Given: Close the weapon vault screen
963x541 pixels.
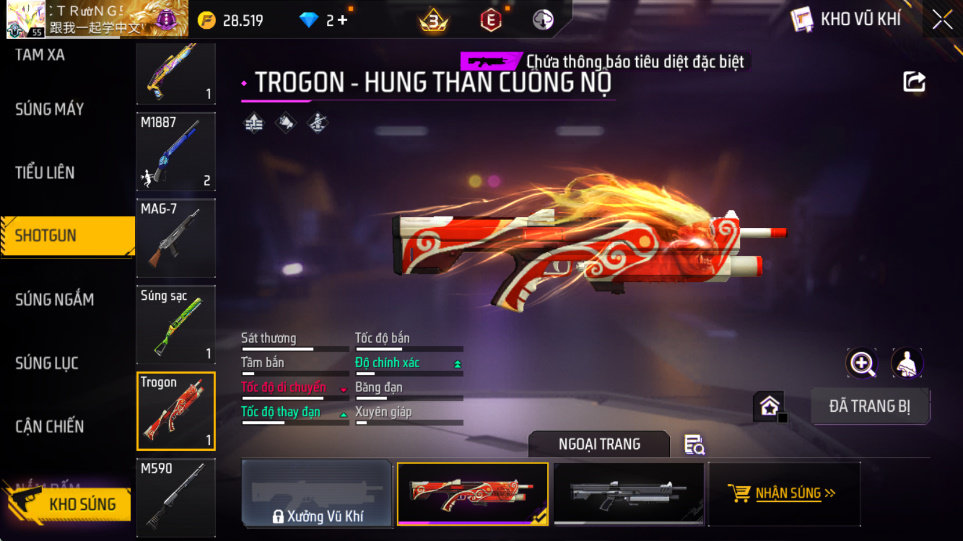Looking at the screenshot, I should tap(941, 19).
